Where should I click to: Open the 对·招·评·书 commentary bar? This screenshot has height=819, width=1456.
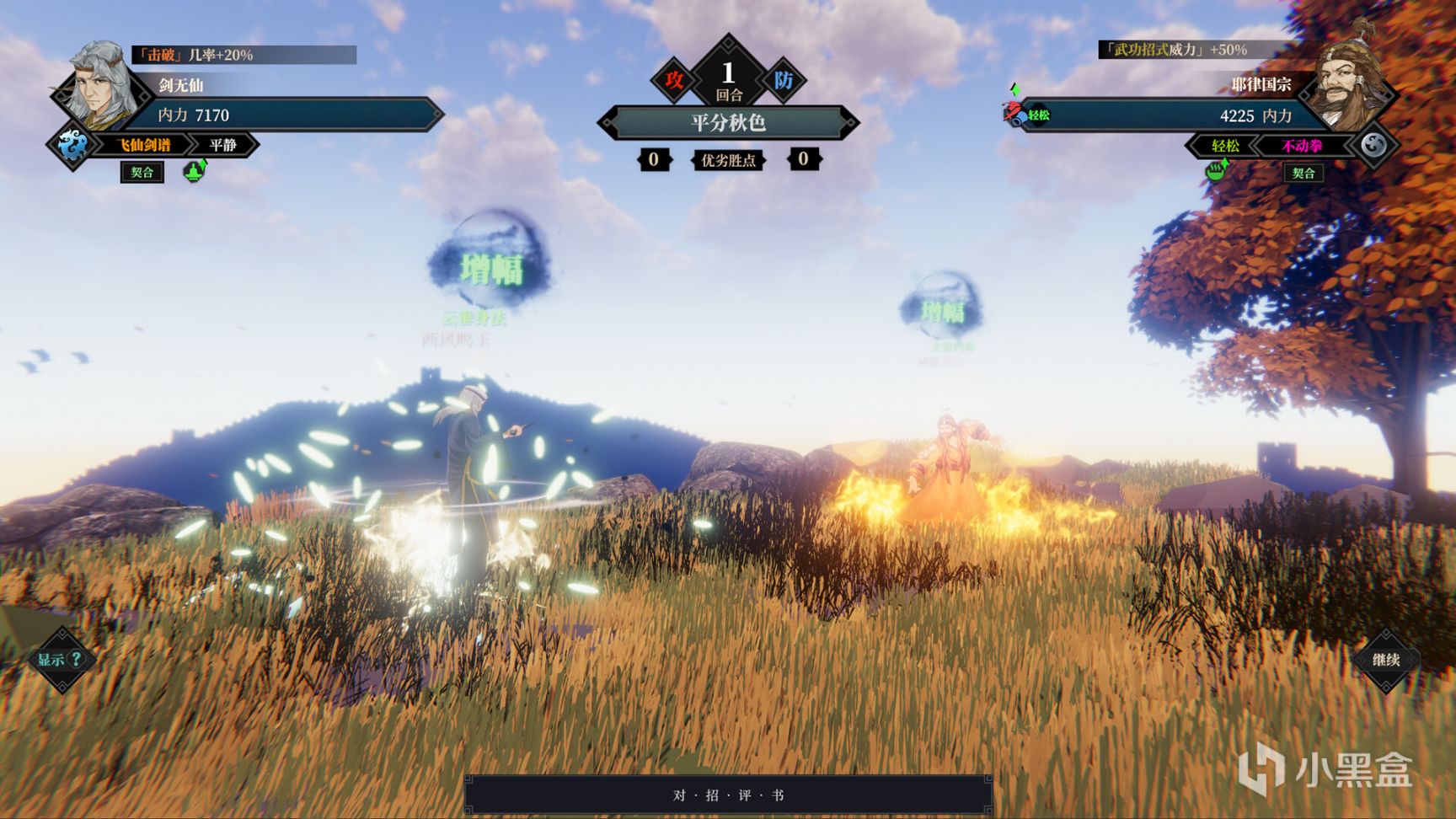click(728, 795)
